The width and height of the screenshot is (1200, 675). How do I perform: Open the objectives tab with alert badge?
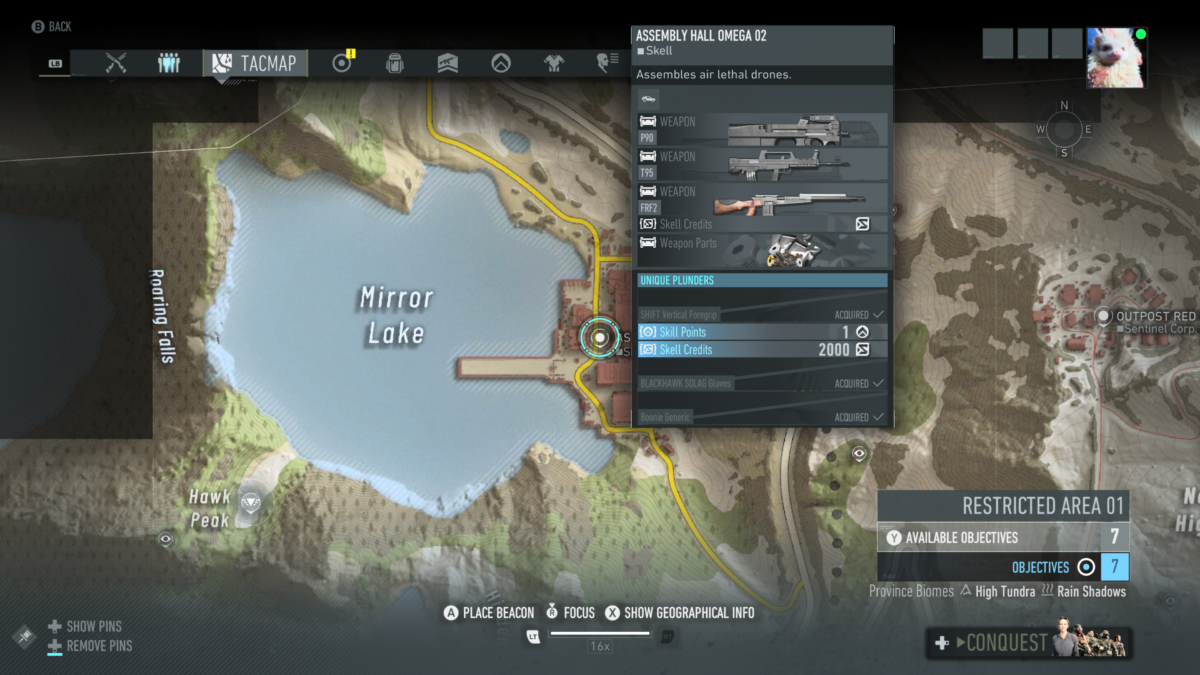343,63
